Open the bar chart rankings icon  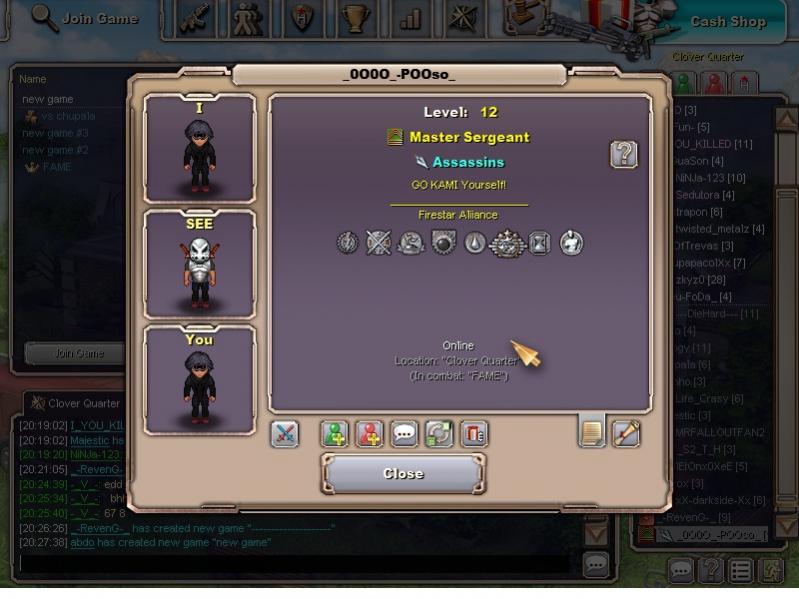[x=410, y=19]
